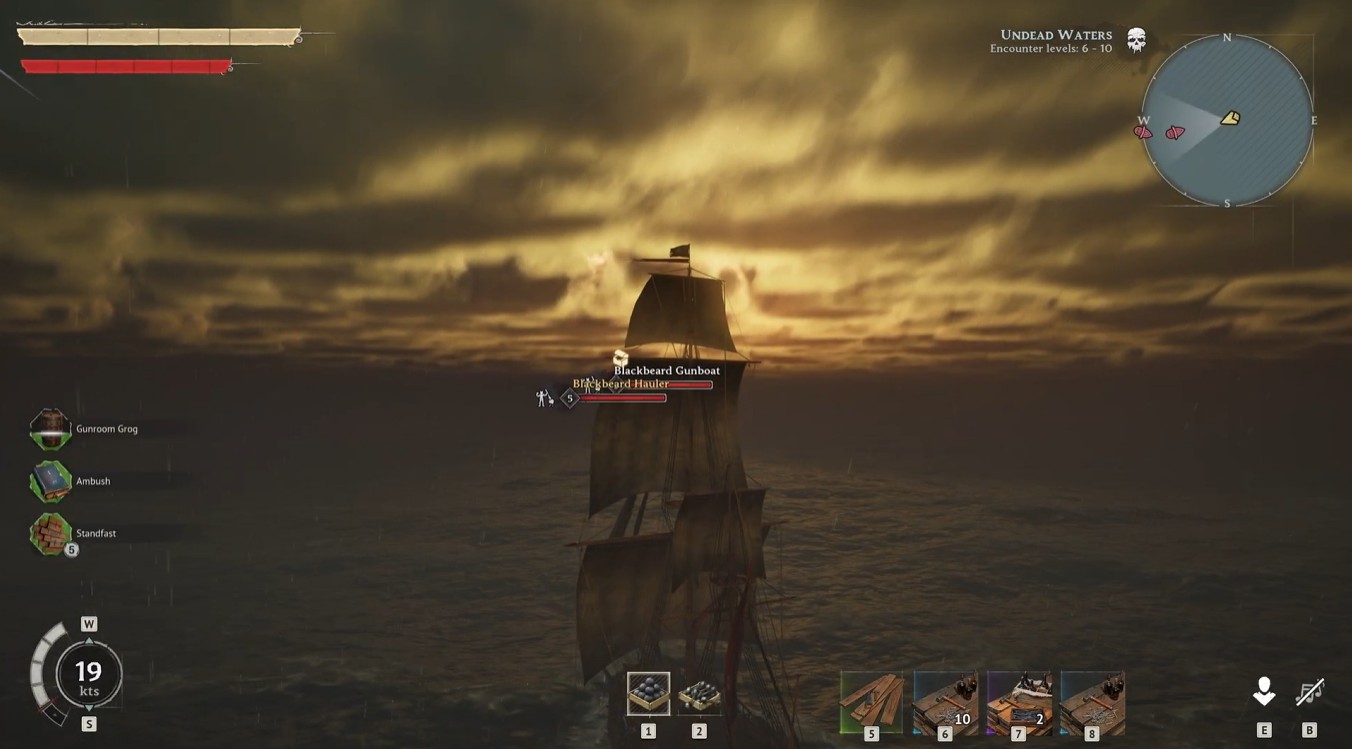Use the purple repair kit showing 2 remaining
Image resolution: width=1352 pixels, height=749 pixels.
click(x=1019, y=701)
